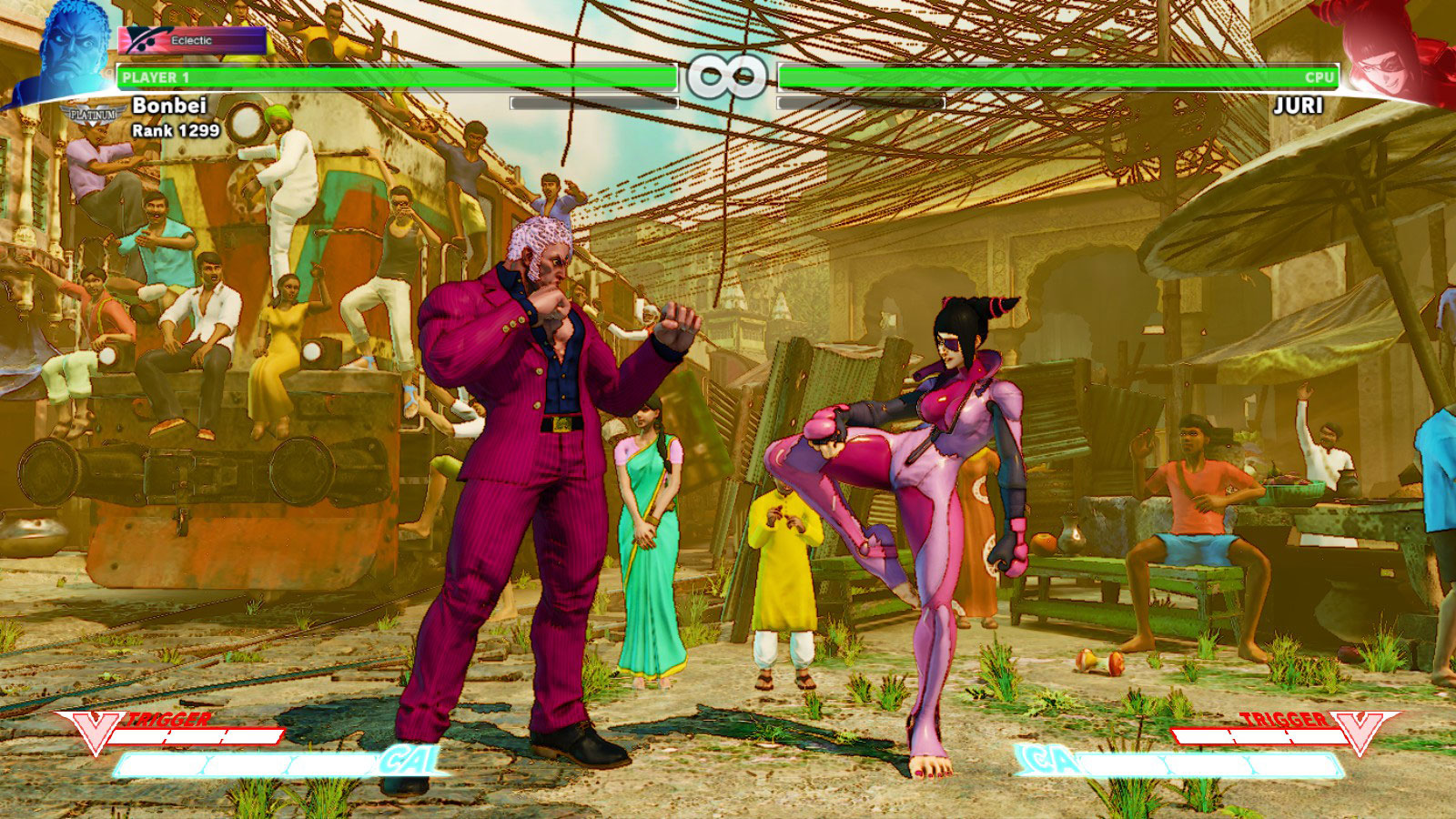Click the CPU label on the right health bar
The image size is (1456, 819).
[1319, 77]
